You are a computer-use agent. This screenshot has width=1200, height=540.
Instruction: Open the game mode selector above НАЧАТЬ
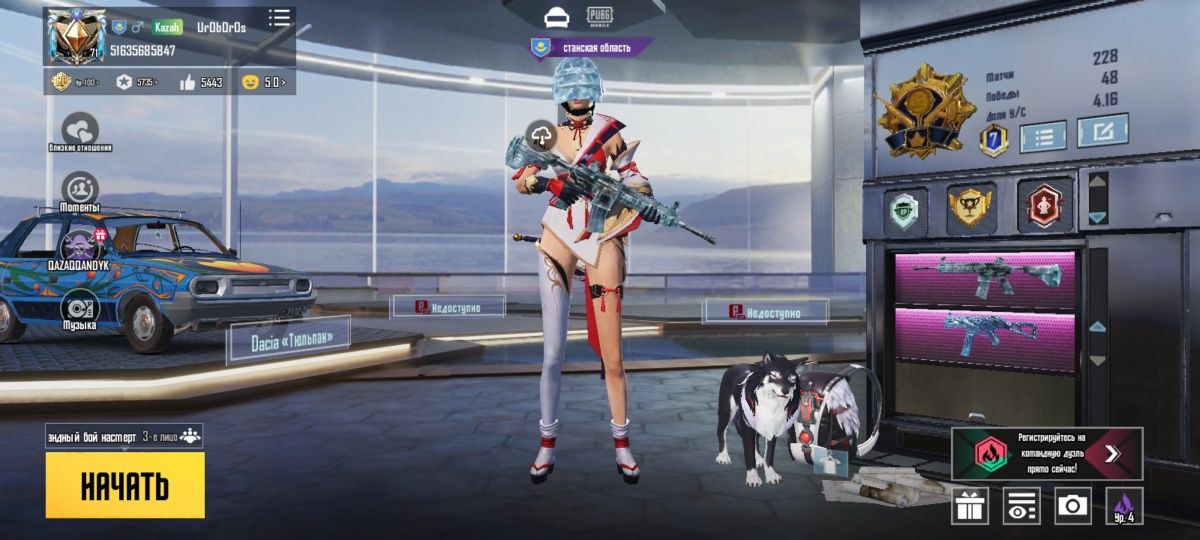coord(124,437)
